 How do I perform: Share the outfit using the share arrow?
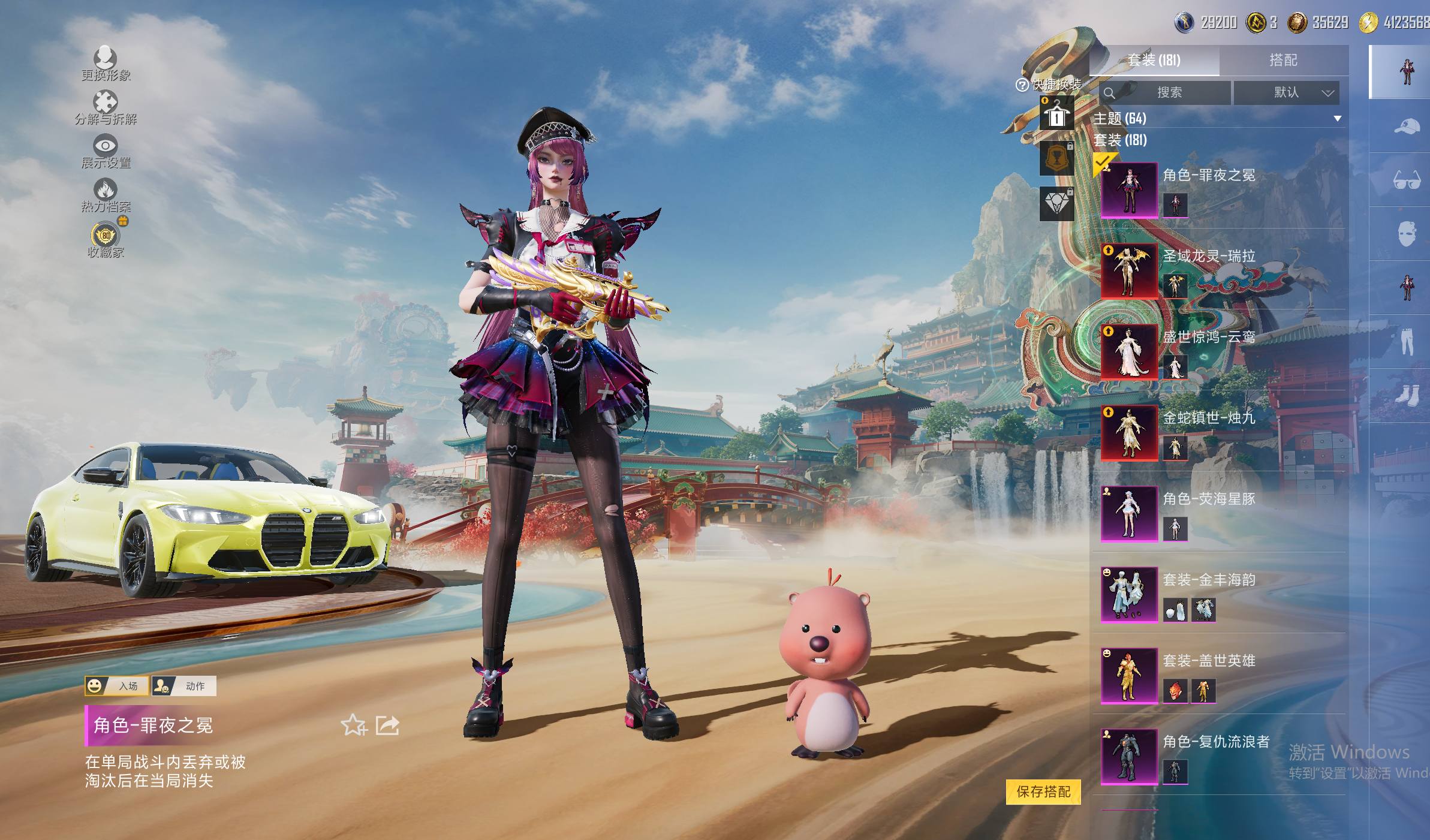coord(387,725)
